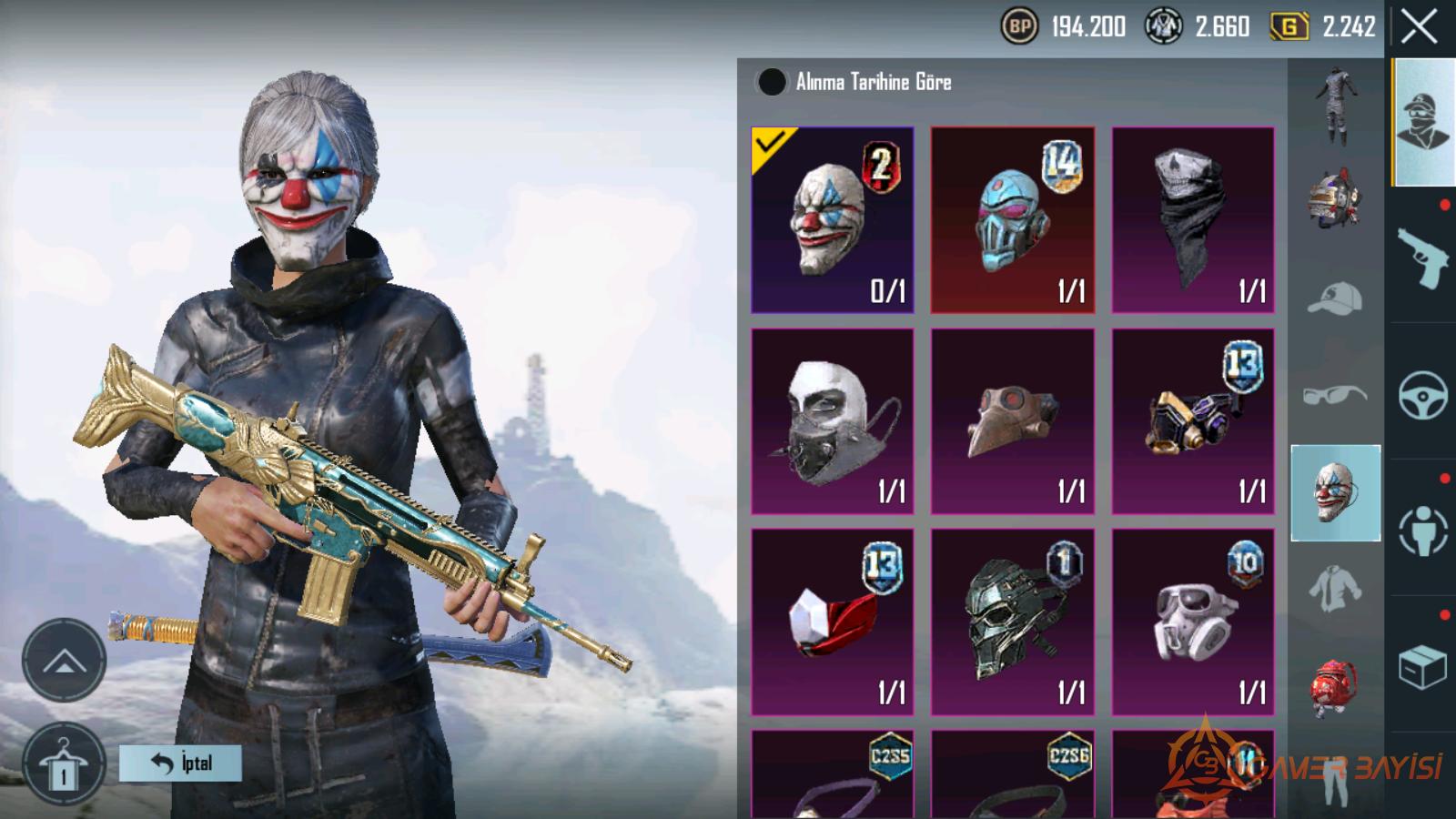
Task: Select the white gas mask
Action: pyautogui.click(x=1192, y=622)
